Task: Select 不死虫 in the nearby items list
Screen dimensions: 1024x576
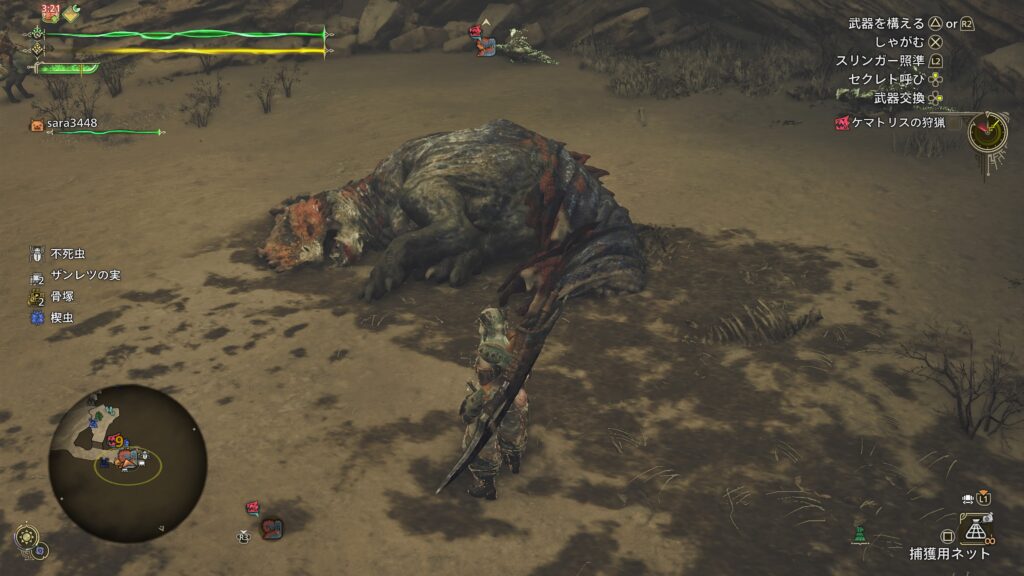Action: click(x=70, y=254)
